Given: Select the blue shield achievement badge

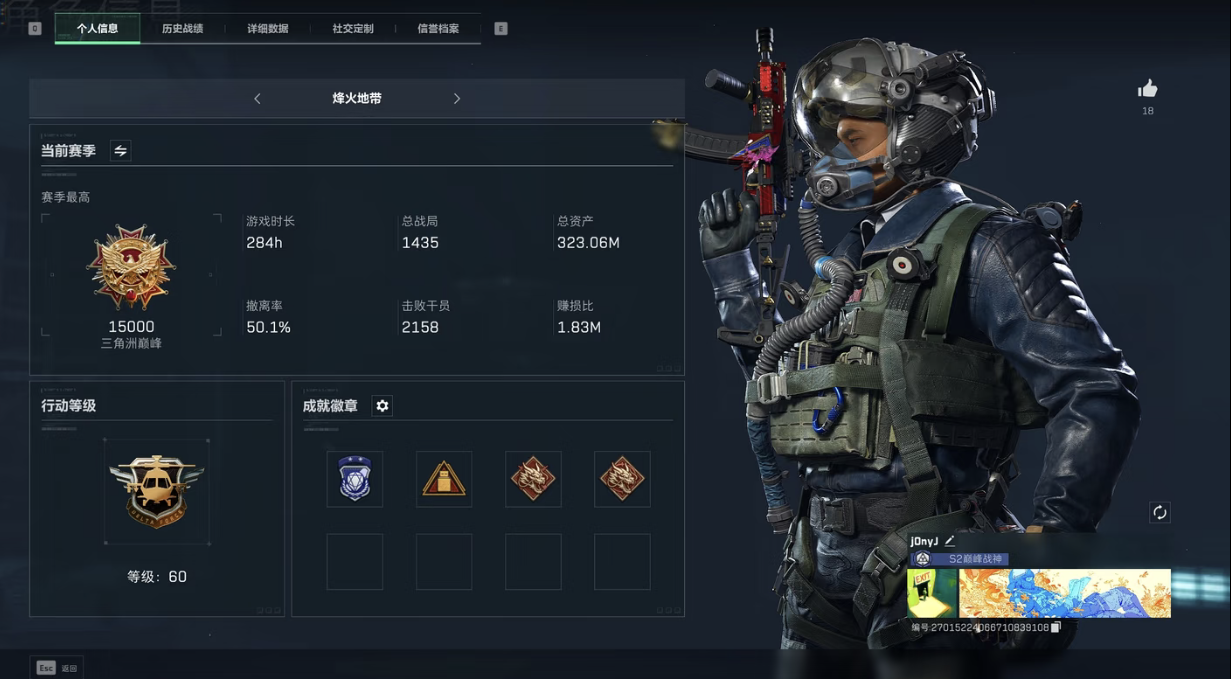Looking at the screenshot, I should 355,479.
